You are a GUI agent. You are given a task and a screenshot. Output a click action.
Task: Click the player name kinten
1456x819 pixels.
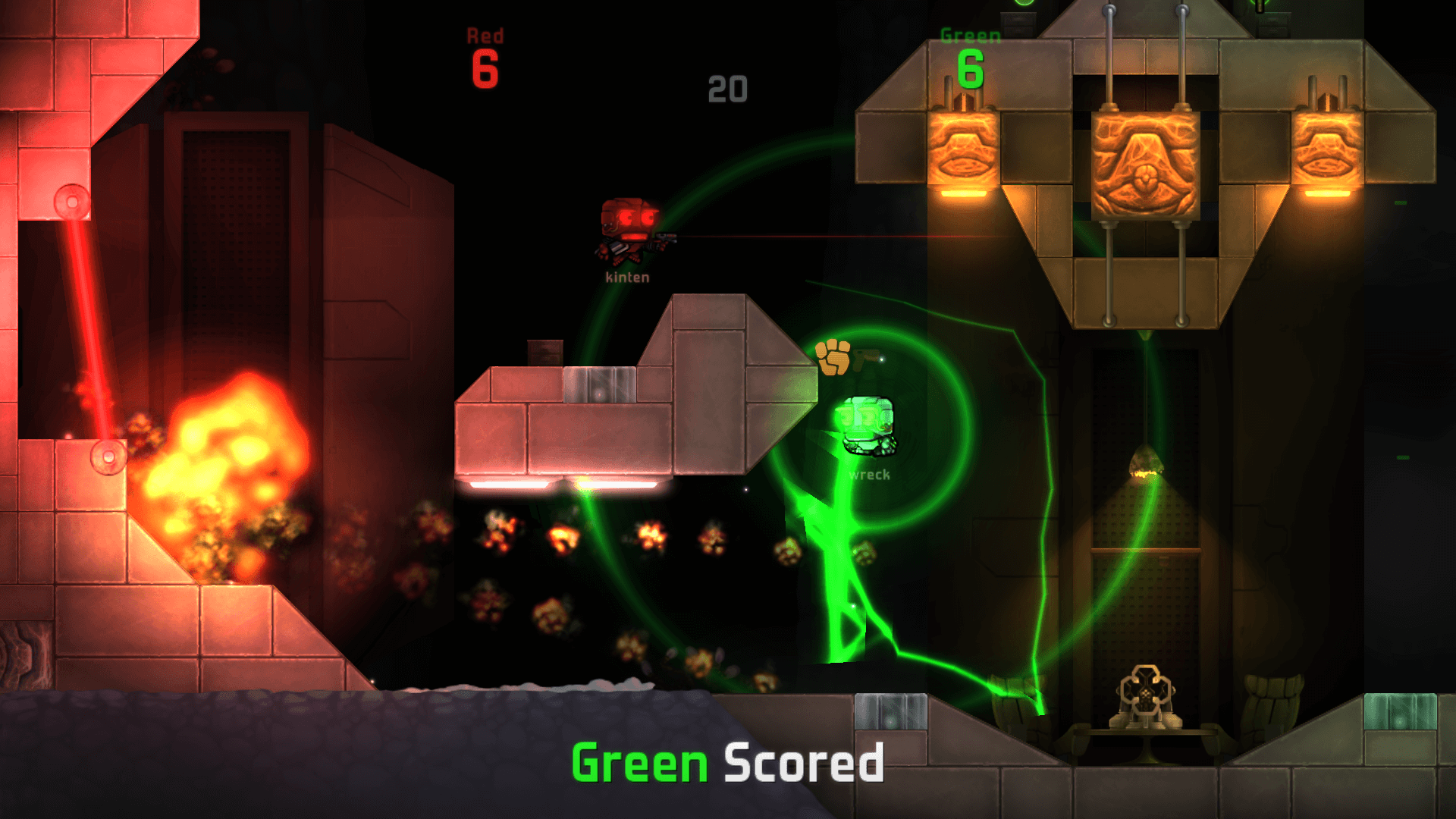click(x=628, y=277)
